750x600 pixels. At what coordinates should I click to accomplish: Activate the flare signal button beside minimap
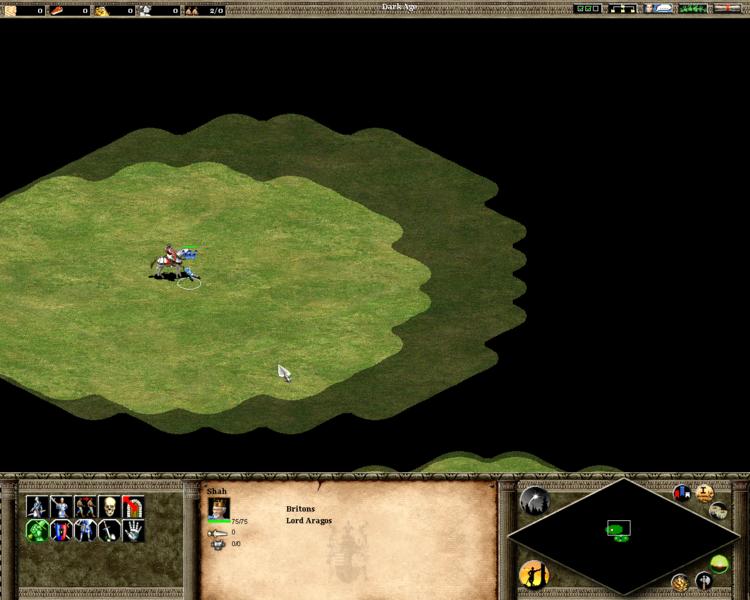pyautogui.click(x=533, y=500)
